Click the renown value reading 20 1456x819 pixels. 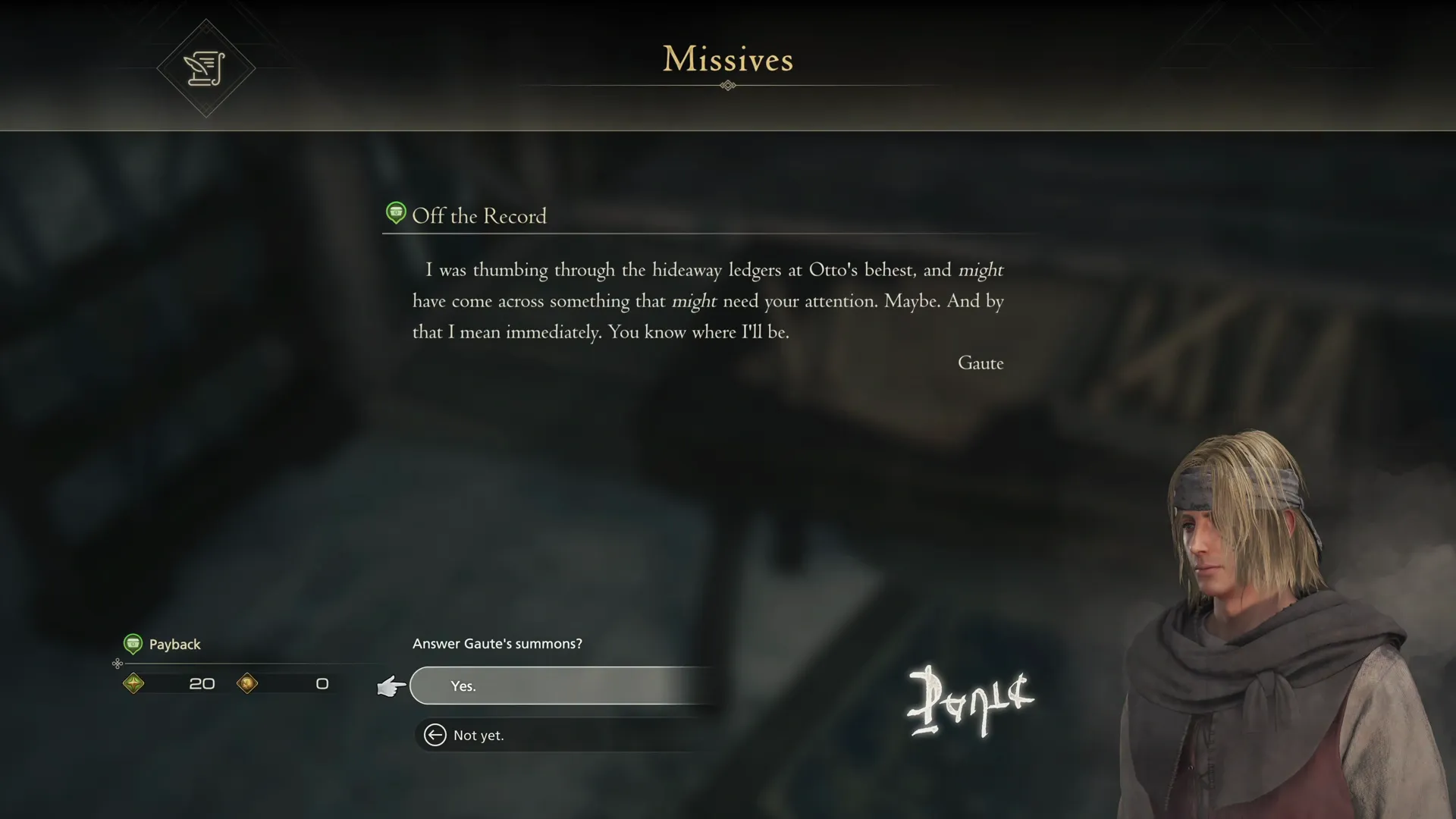point(201,683)
